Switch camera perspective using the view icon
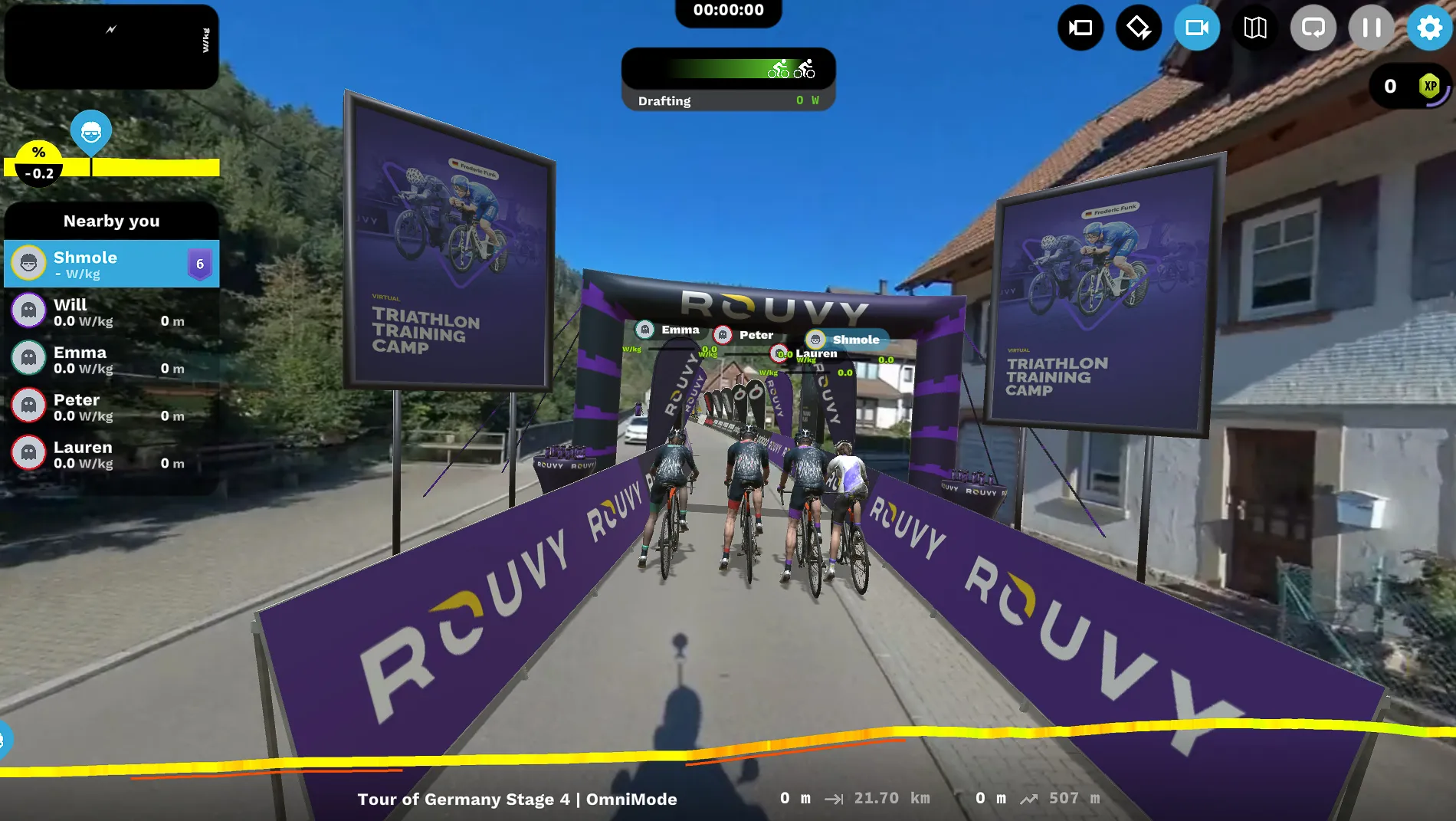Viewport: 1456px width, 821px height. [x=1081, y=28]
